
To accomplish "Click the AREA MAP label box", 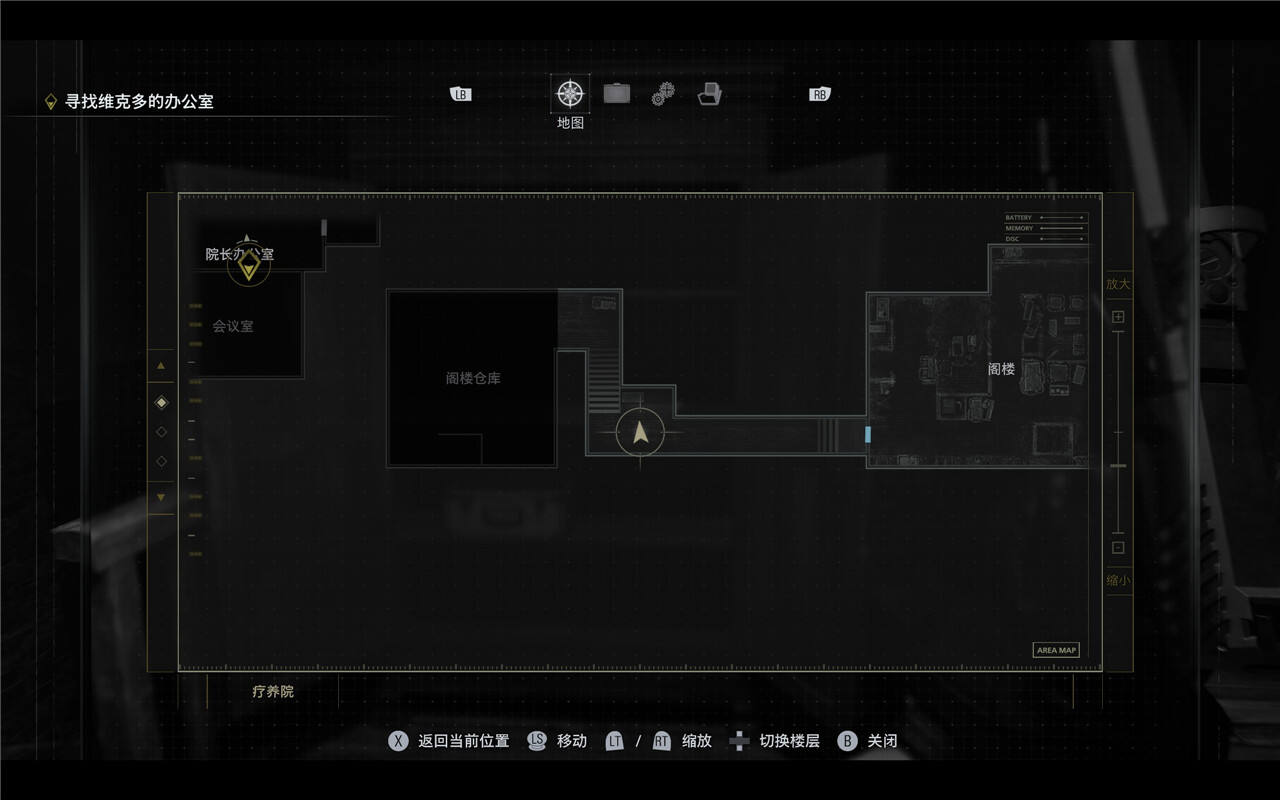I will (x=1056, y=650).
